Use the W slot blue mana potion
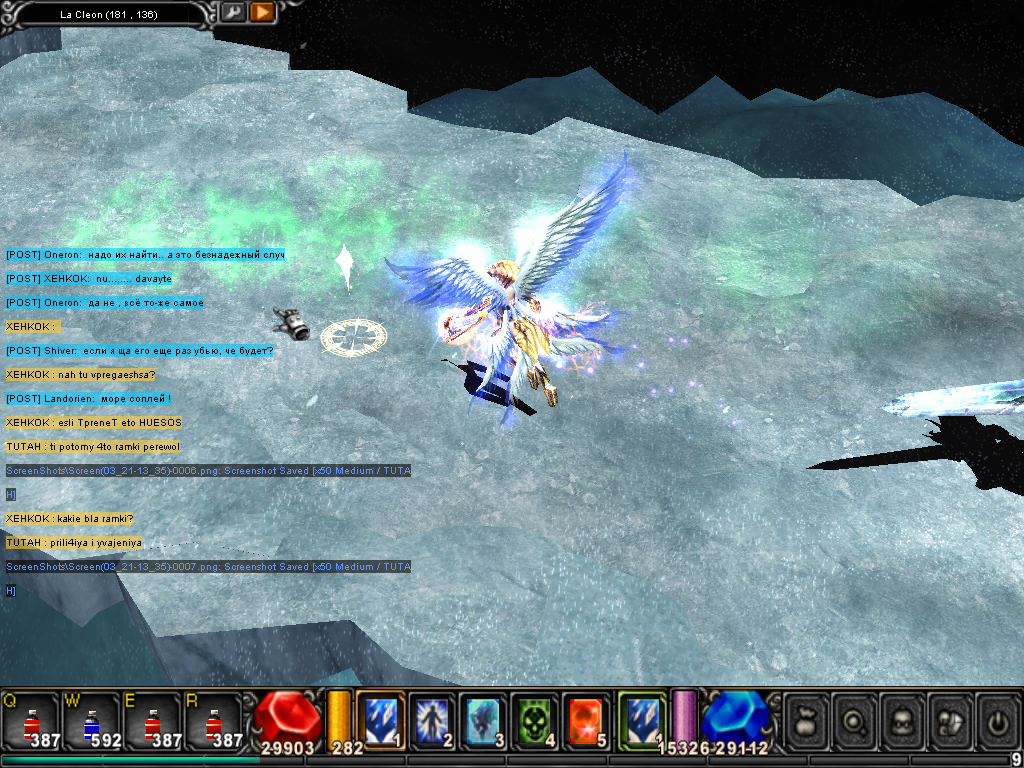This screenshot has width=1024, height=768. point(92,720)
